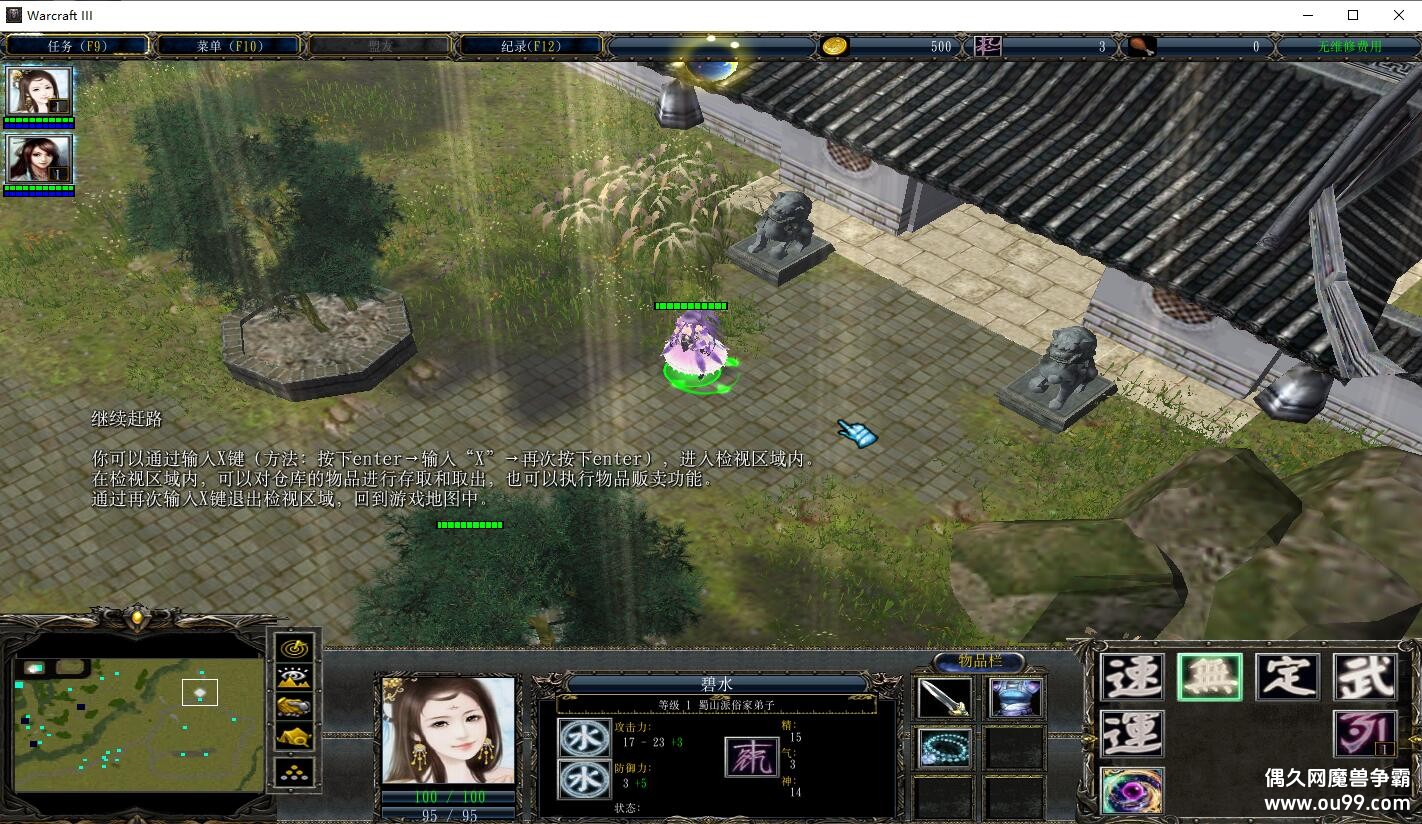
Task: Click the formation movement toggle button
Action: [x=294, y=771]
